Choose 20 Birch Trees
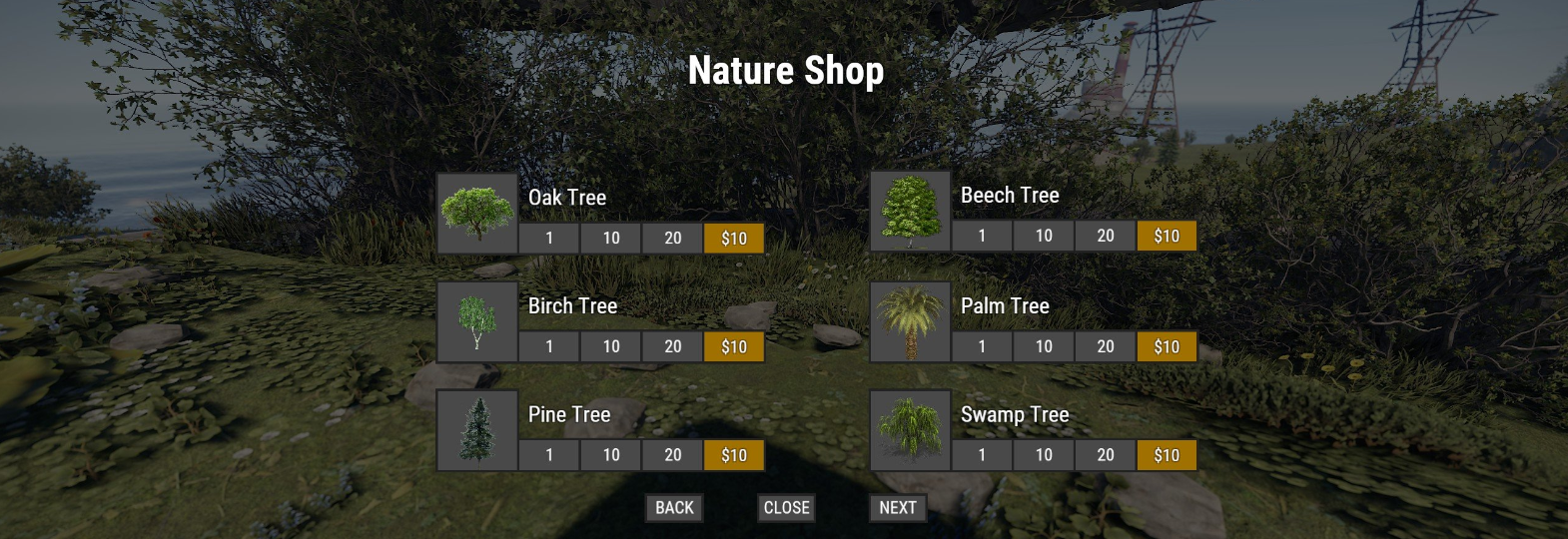Viewport: 1568px width, 539px height. (x=673, y=346)
